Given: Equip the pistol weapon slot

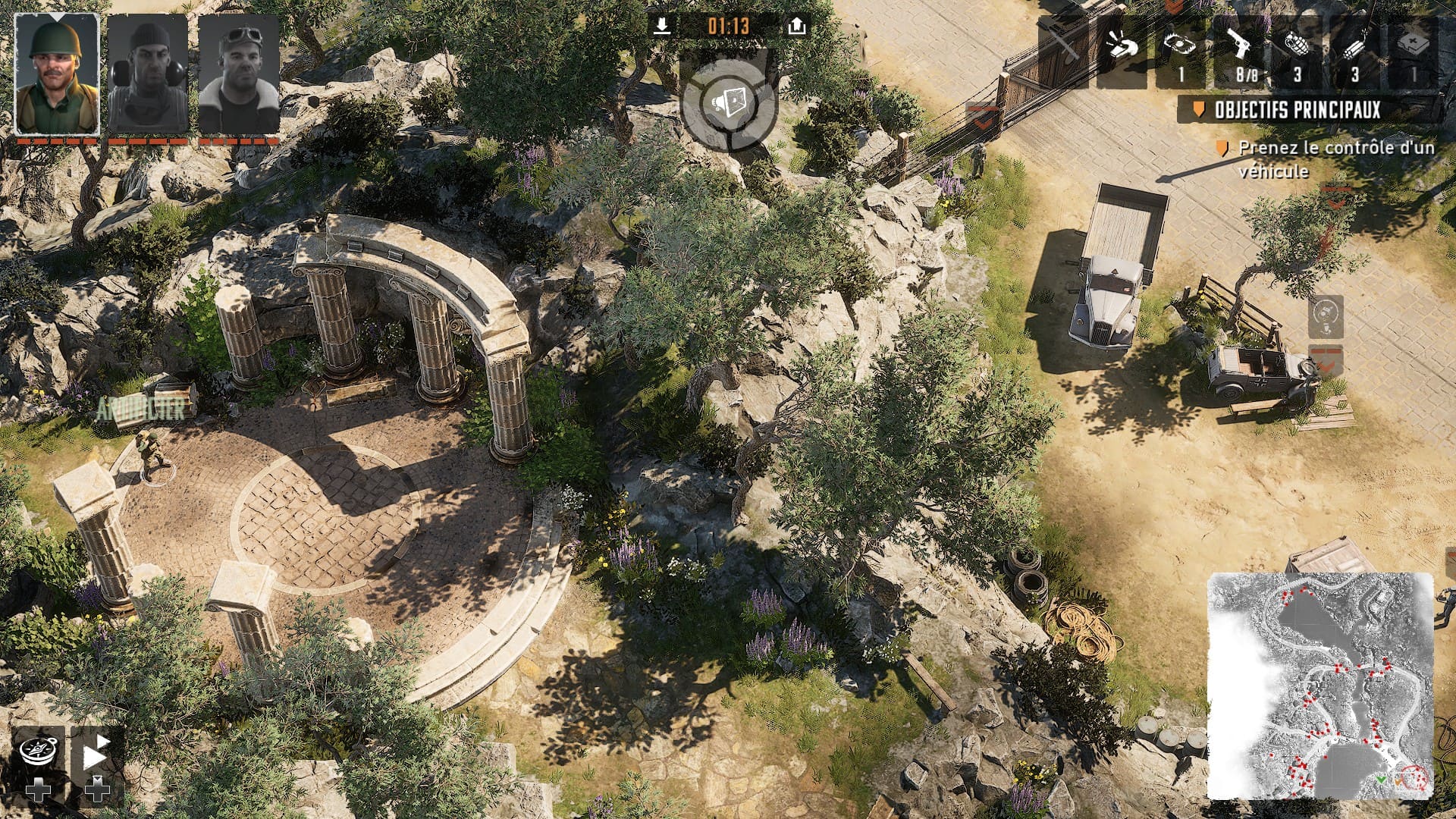Looking at the screenshot, I should pyautogui.click(x=1238, y=49).
